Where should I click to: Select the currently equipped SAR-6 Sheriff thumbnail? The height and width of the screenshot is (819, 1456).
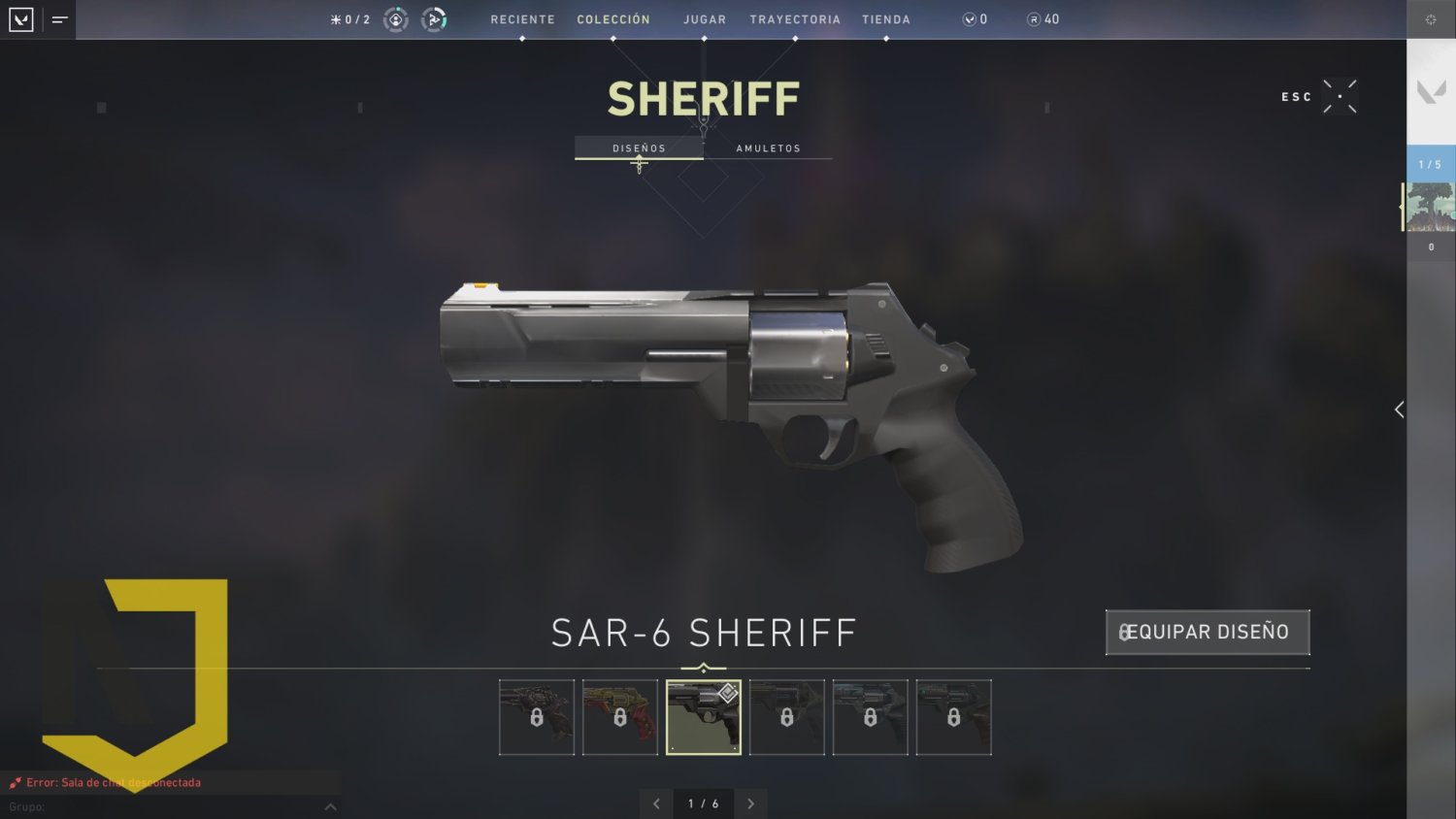click(x=703, y=717)
